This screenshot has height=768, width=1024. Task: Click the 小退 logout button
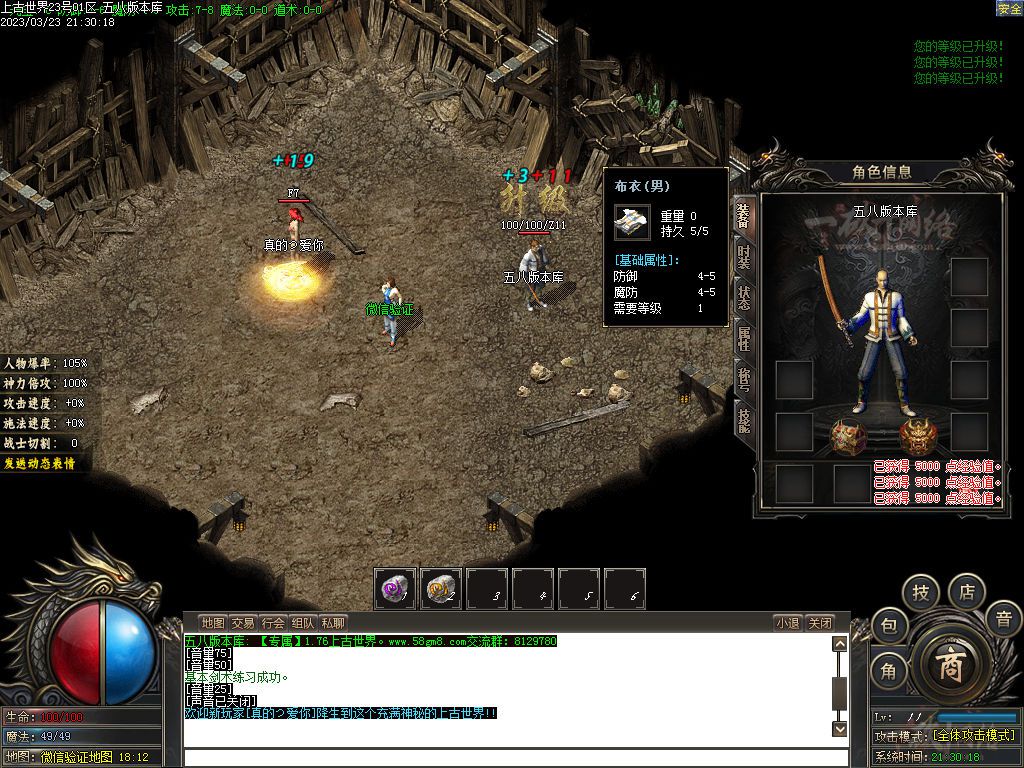[x=787, y=623]
